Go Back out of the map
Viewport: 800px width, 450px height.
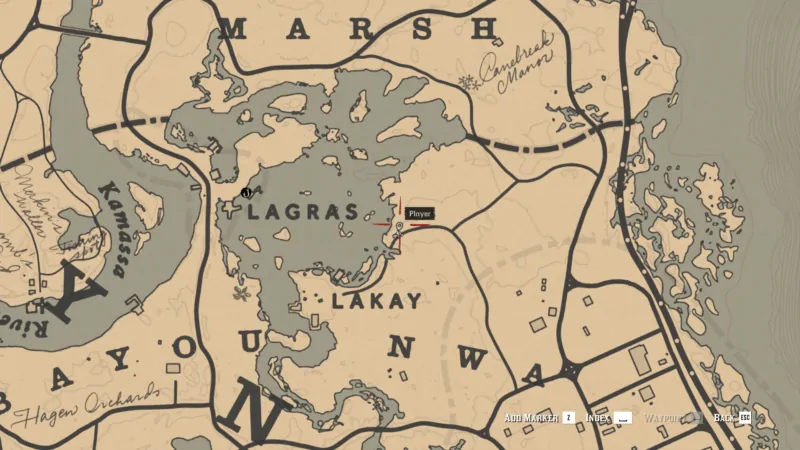click(731, 417)
